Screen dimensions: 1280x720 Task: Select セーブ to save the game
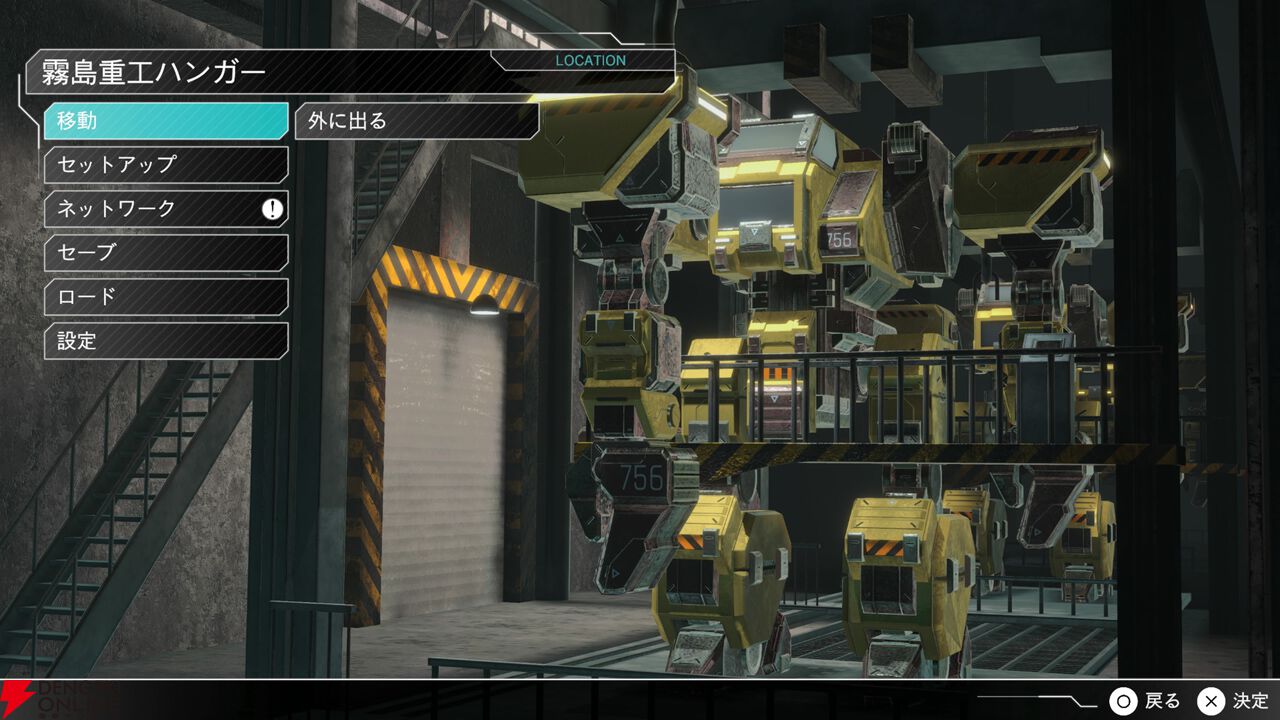pos(165,253)
